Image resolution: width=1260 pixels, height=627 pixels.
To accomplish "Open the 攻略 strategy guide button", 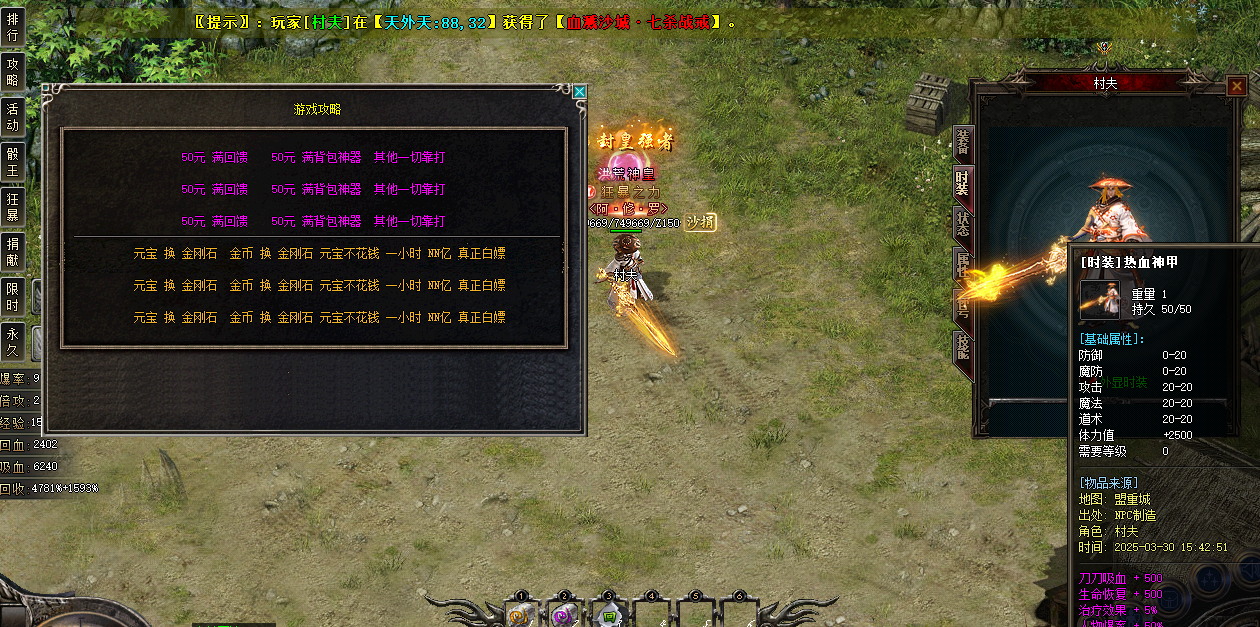I will pyautogui.click(x=13, y=71).
